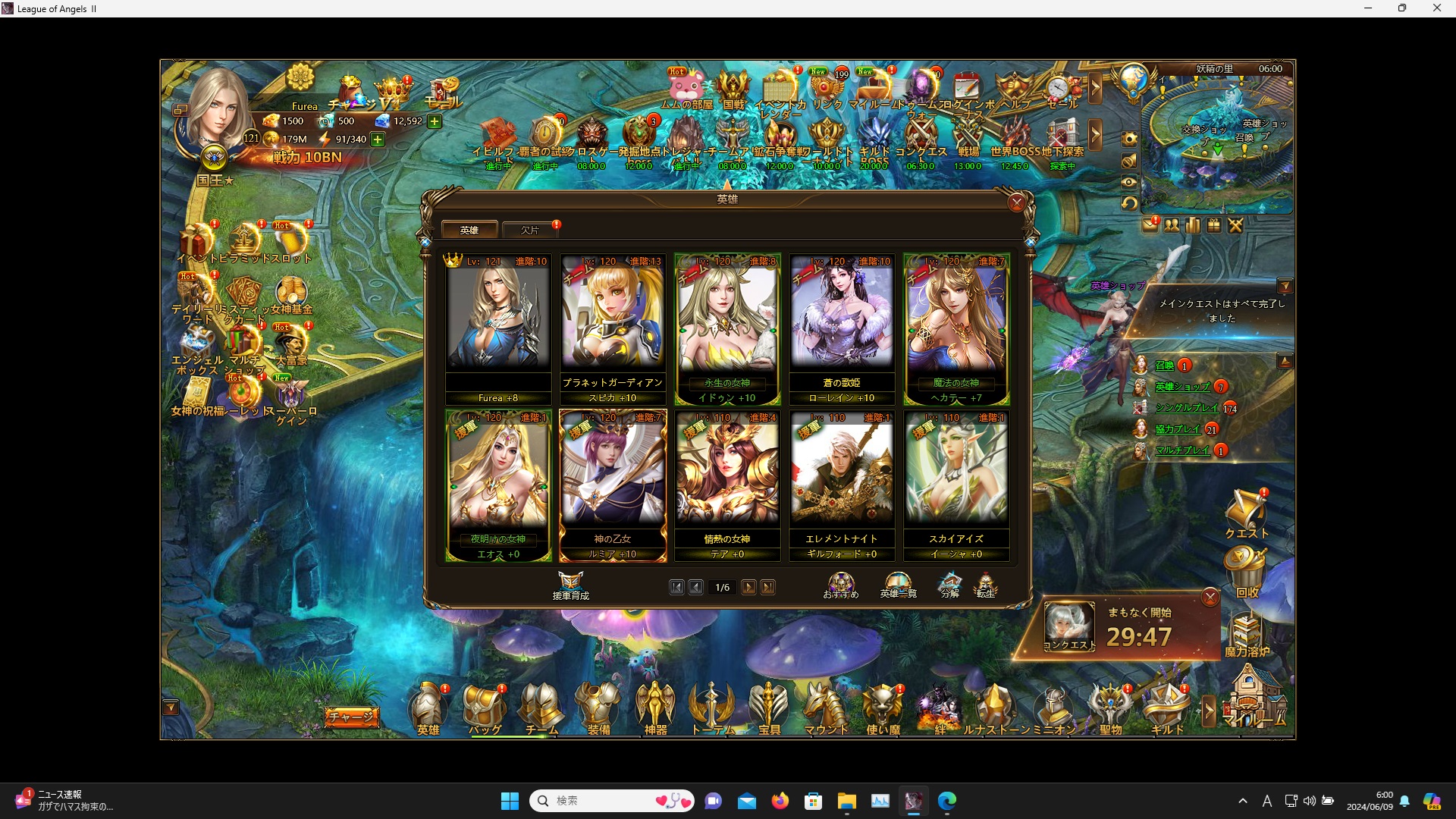Select the 英雄 tab in hero window
1456x819 pixels.
tap(469, 229)
